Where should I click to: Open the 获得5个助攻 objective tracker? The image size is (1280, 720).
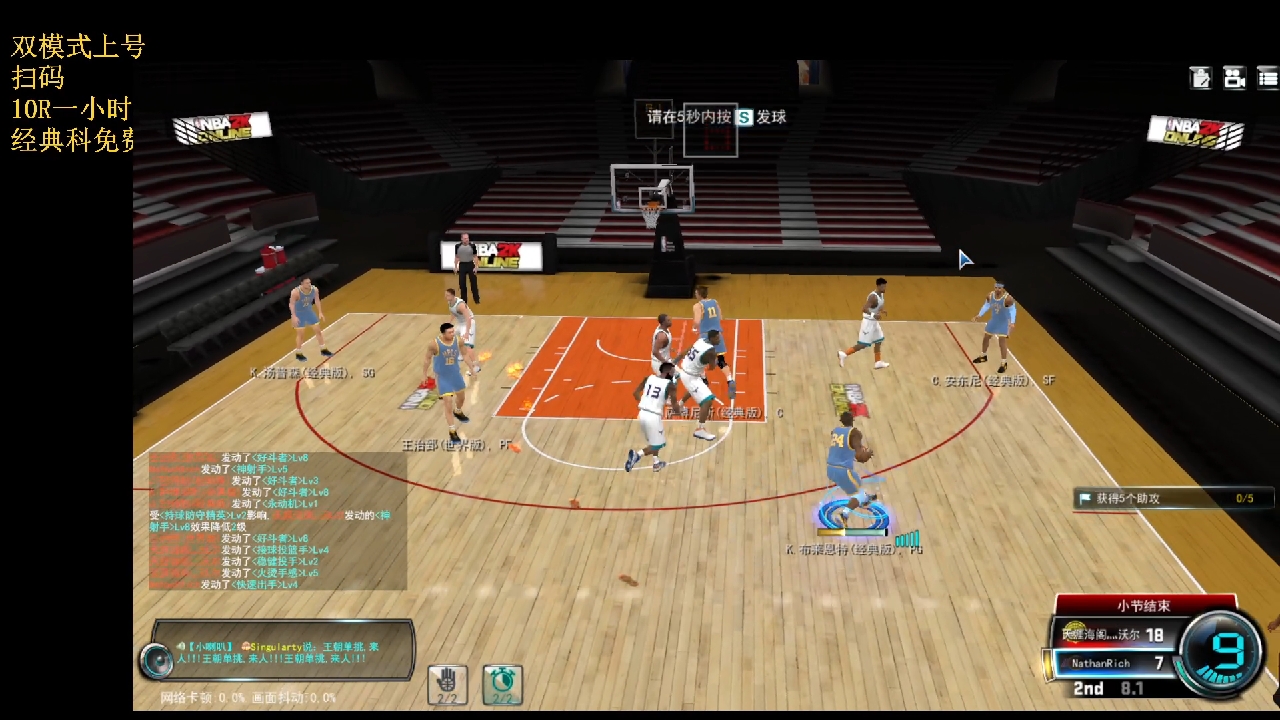point(1173,498)
